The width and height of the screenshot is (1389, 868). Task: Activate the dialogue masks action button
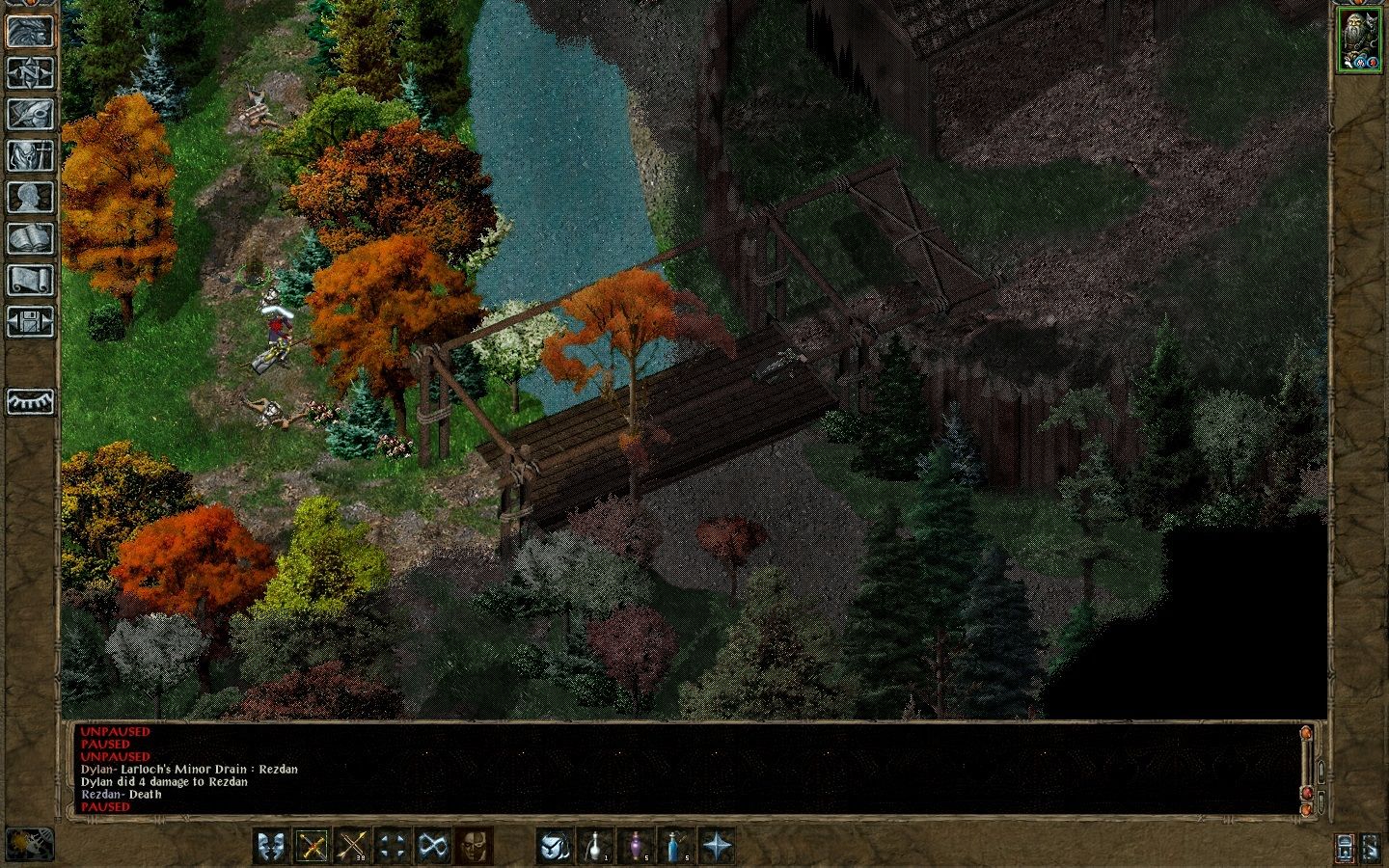pyautogui.click(x=273, y=847)
